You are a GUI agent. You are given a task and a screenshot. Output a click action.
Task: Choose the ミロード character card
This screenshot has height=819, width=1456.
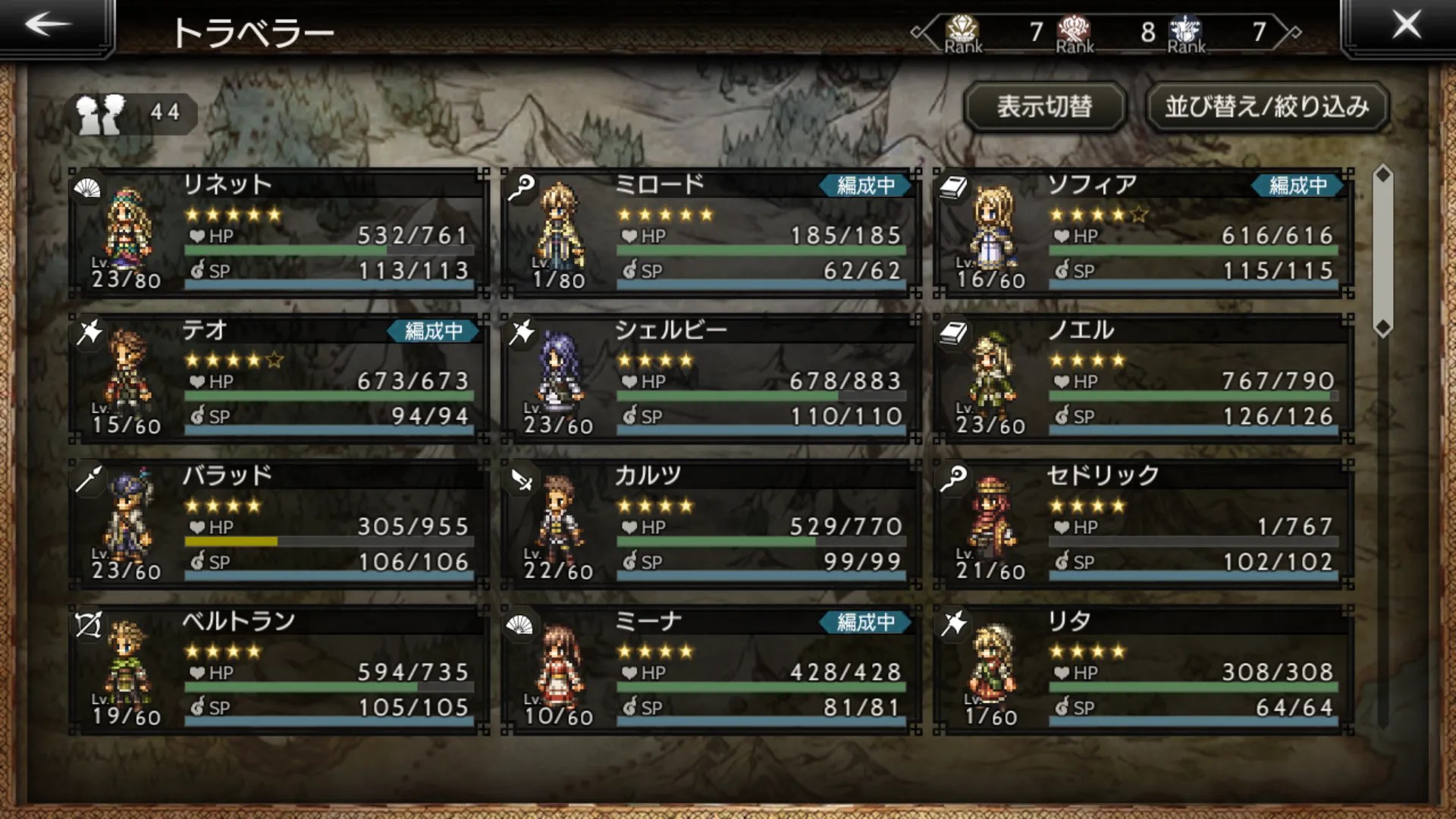pyautogui.click(x=711, y=234)
